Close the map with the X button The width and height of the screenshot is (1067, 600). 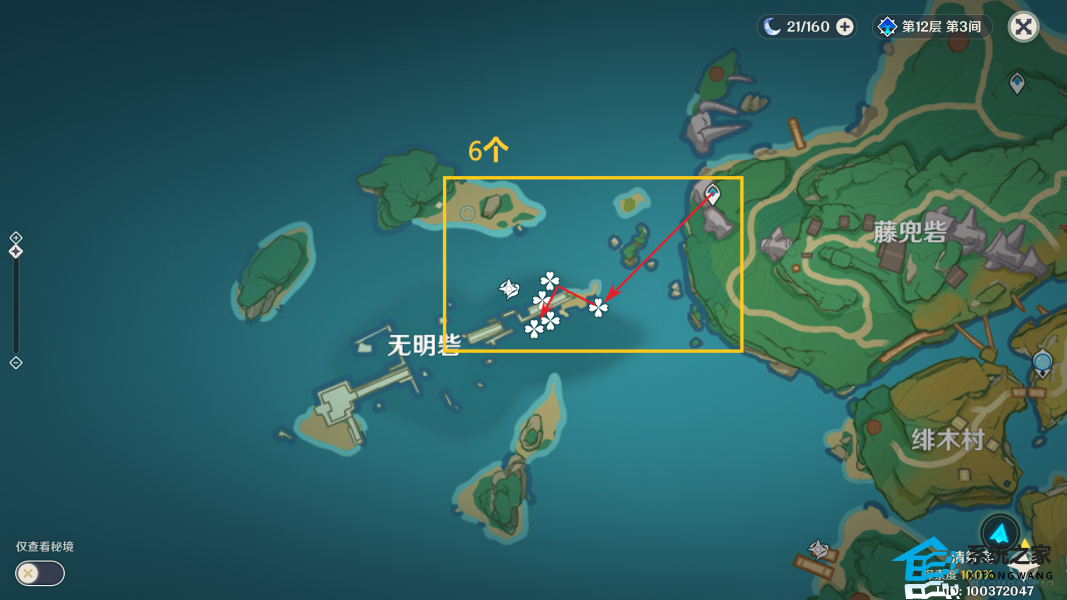[1023, 27]
